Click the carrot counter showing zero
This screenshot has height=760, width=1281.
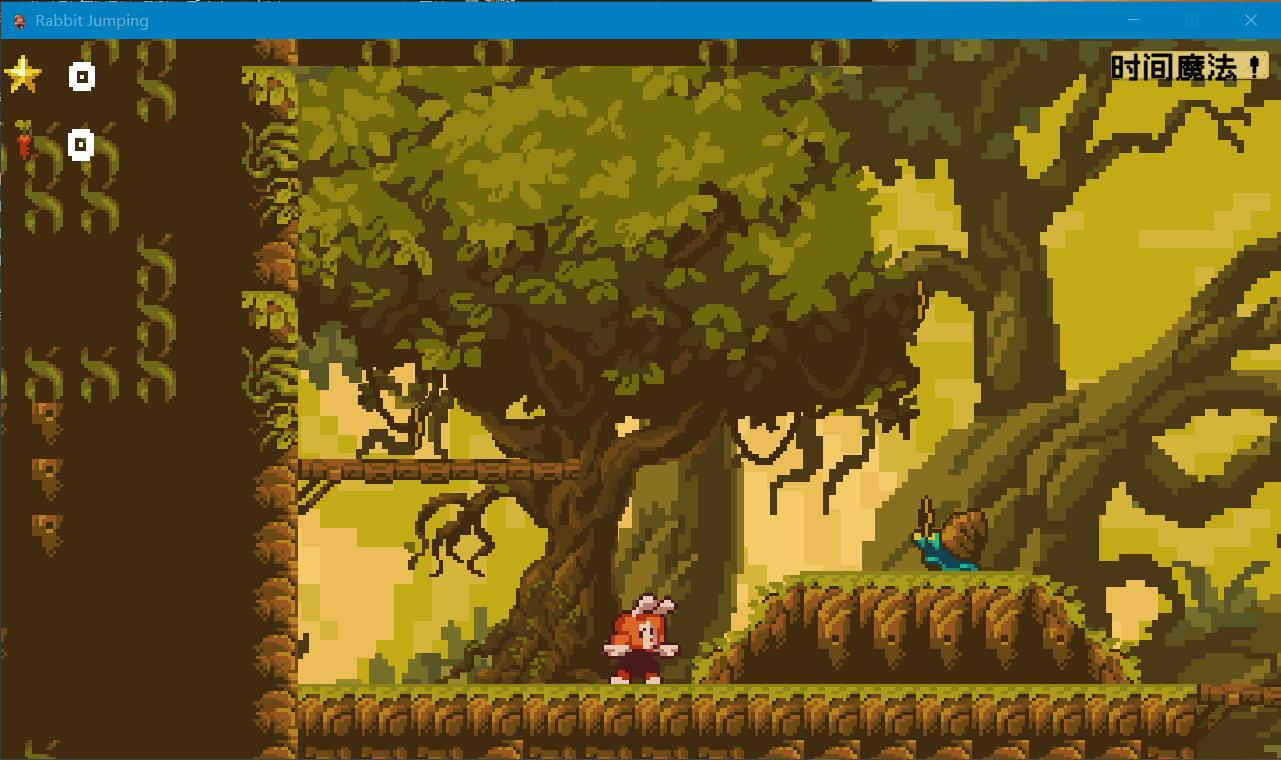pos(81,145)
